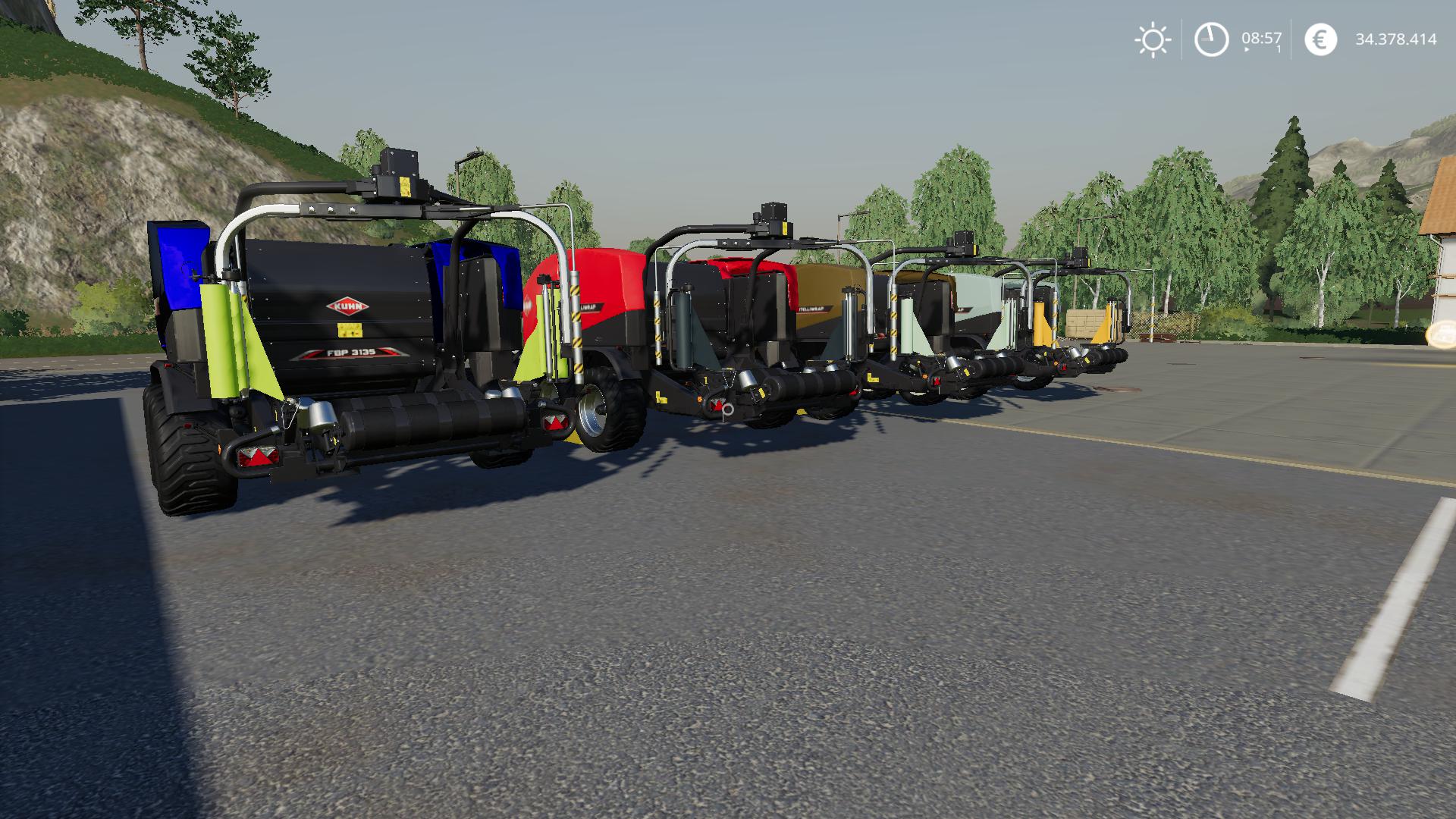Click the sun weather icon
This screenshot has width=1456, height=819.
(x=1154, y=39)
